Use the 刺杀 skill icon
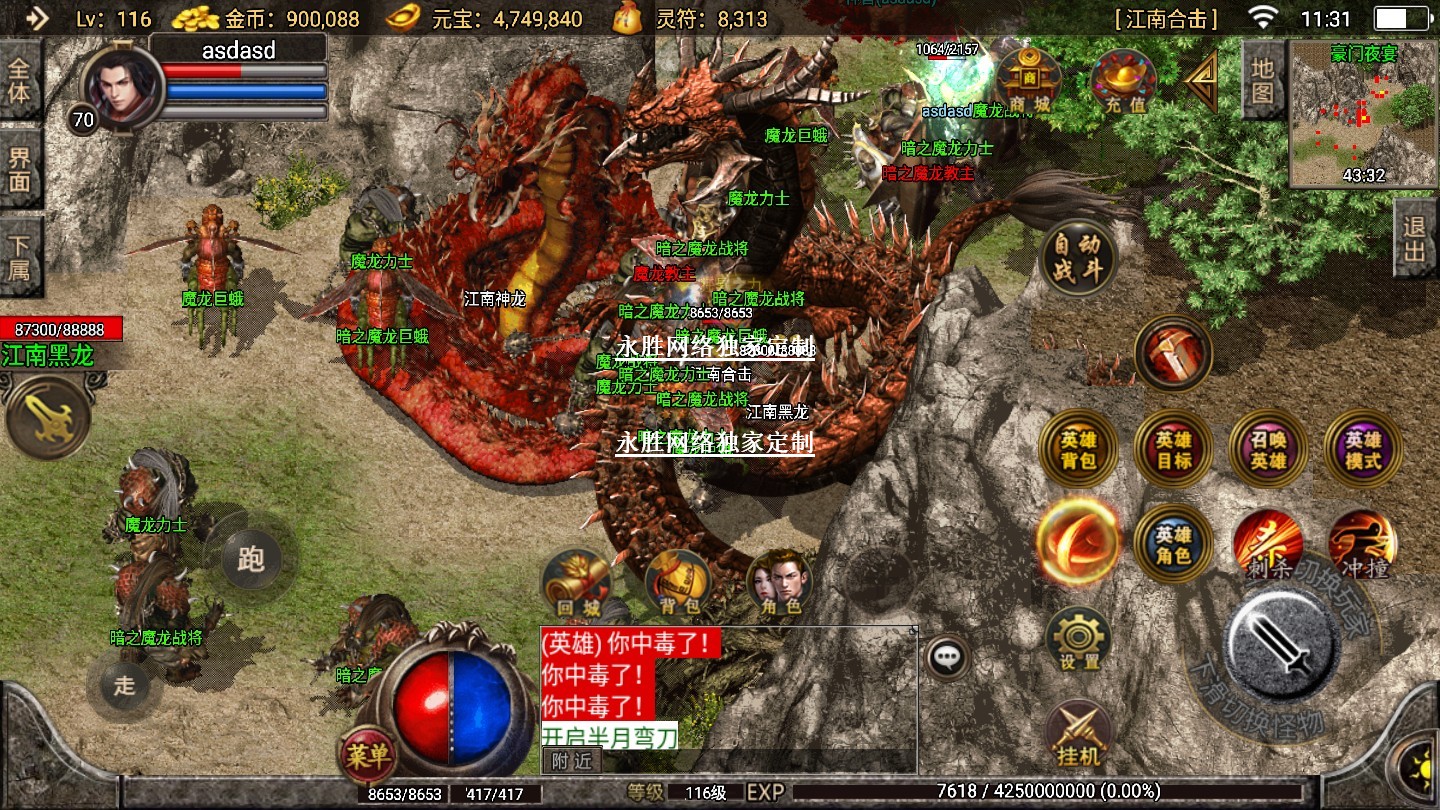Screen dimensions: 1440x810 point(1267,545)
